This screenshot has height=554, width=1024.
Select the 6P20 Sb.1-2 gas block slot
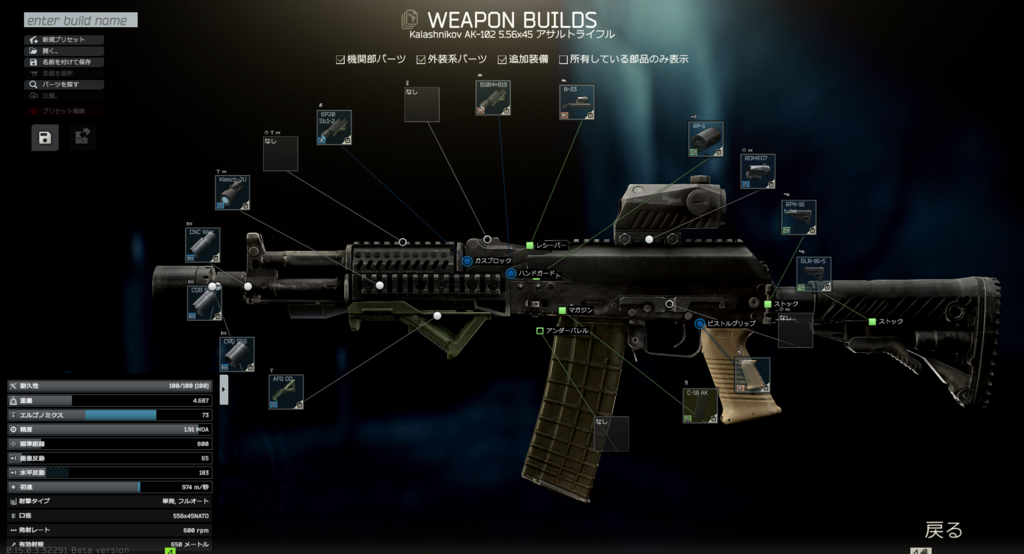pyautogui.click(x=334, y=128)
